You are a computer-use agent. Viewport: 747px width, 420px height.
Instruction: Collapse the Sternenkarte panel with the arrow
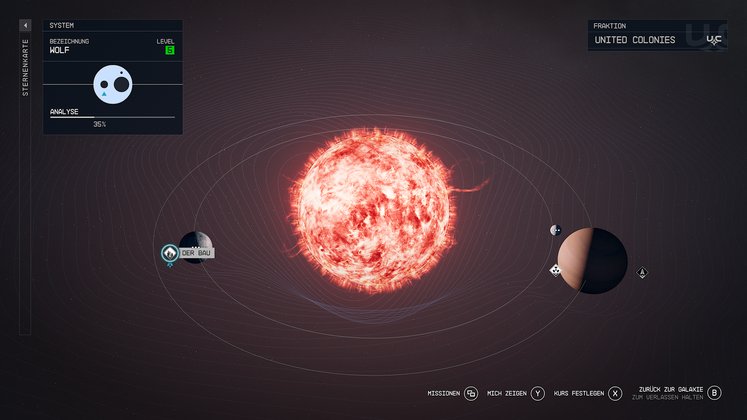pos(25,25)
